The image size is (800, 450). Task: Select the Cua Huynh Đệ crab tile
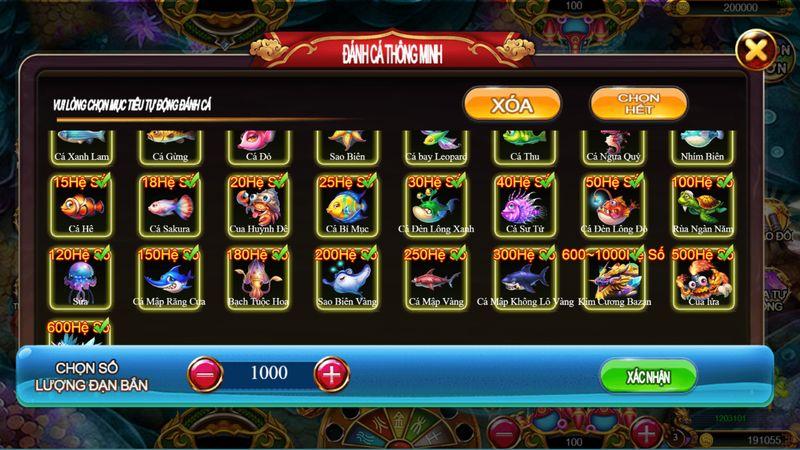[253, 204]
